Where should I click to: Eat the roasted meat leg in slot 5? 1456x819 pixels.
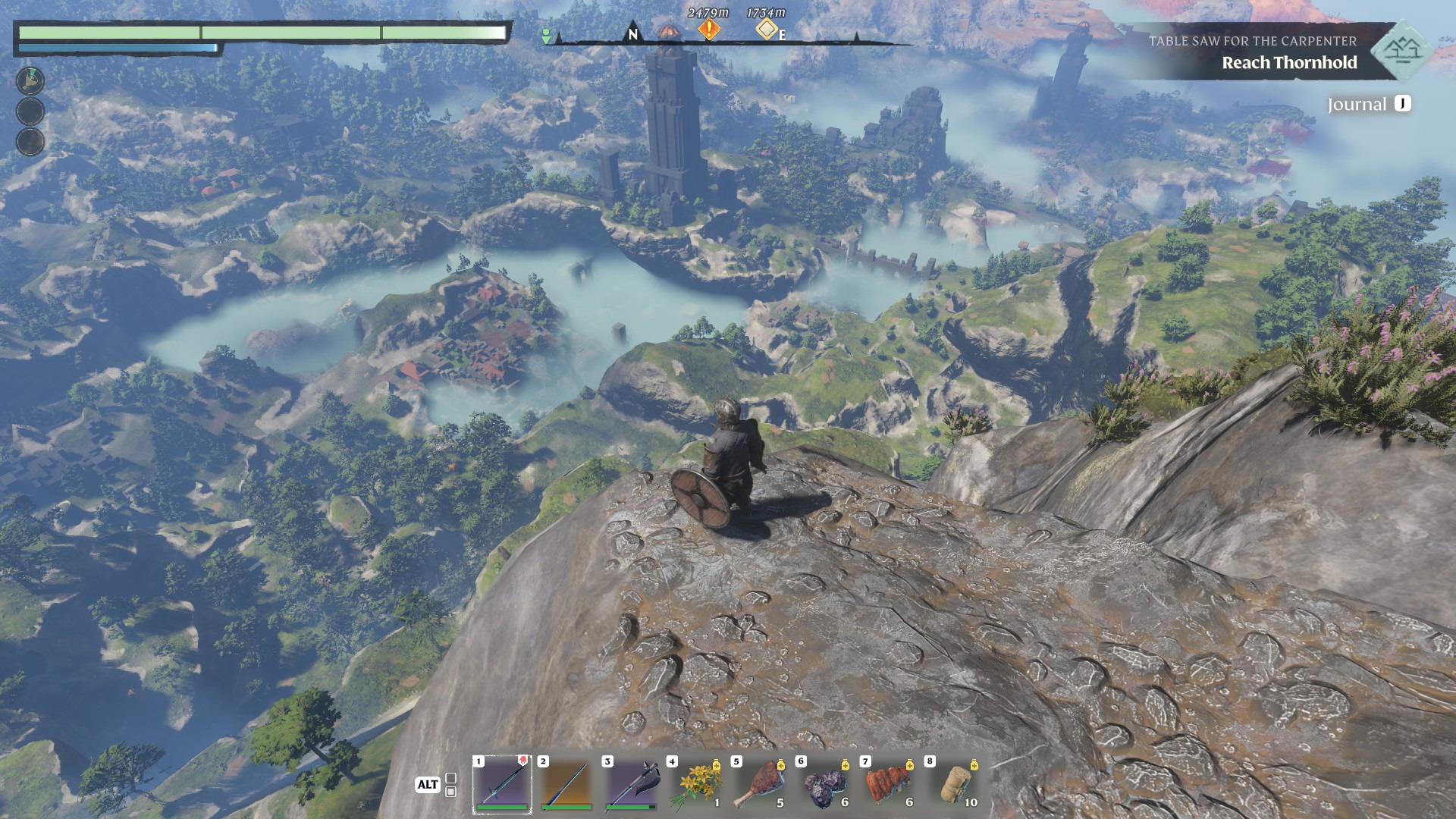[x=760, y=784]
